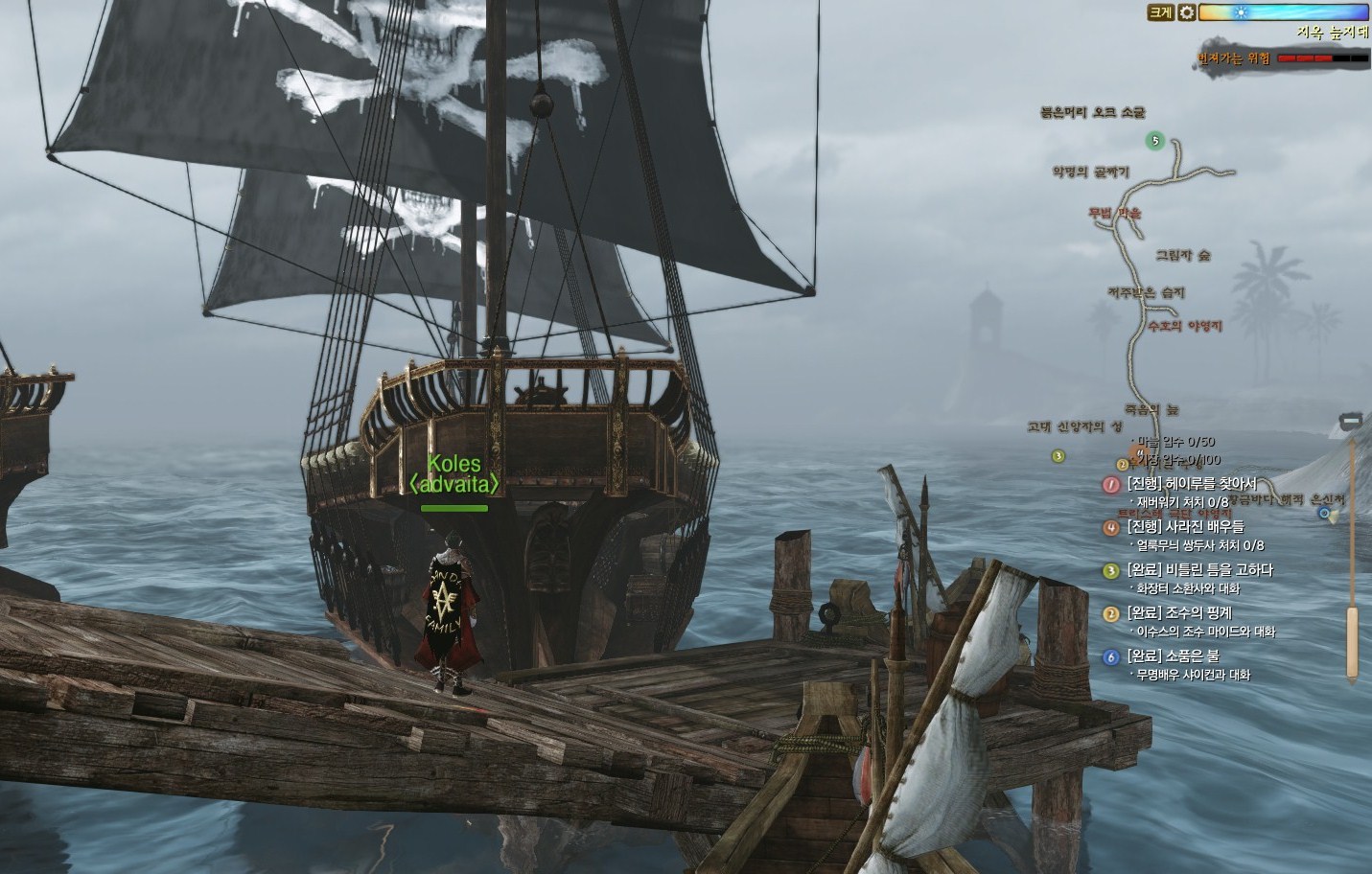Click the blue player marker on the minimap
The width and height of the screenshot is (1372, 874).
[1325, 515]
